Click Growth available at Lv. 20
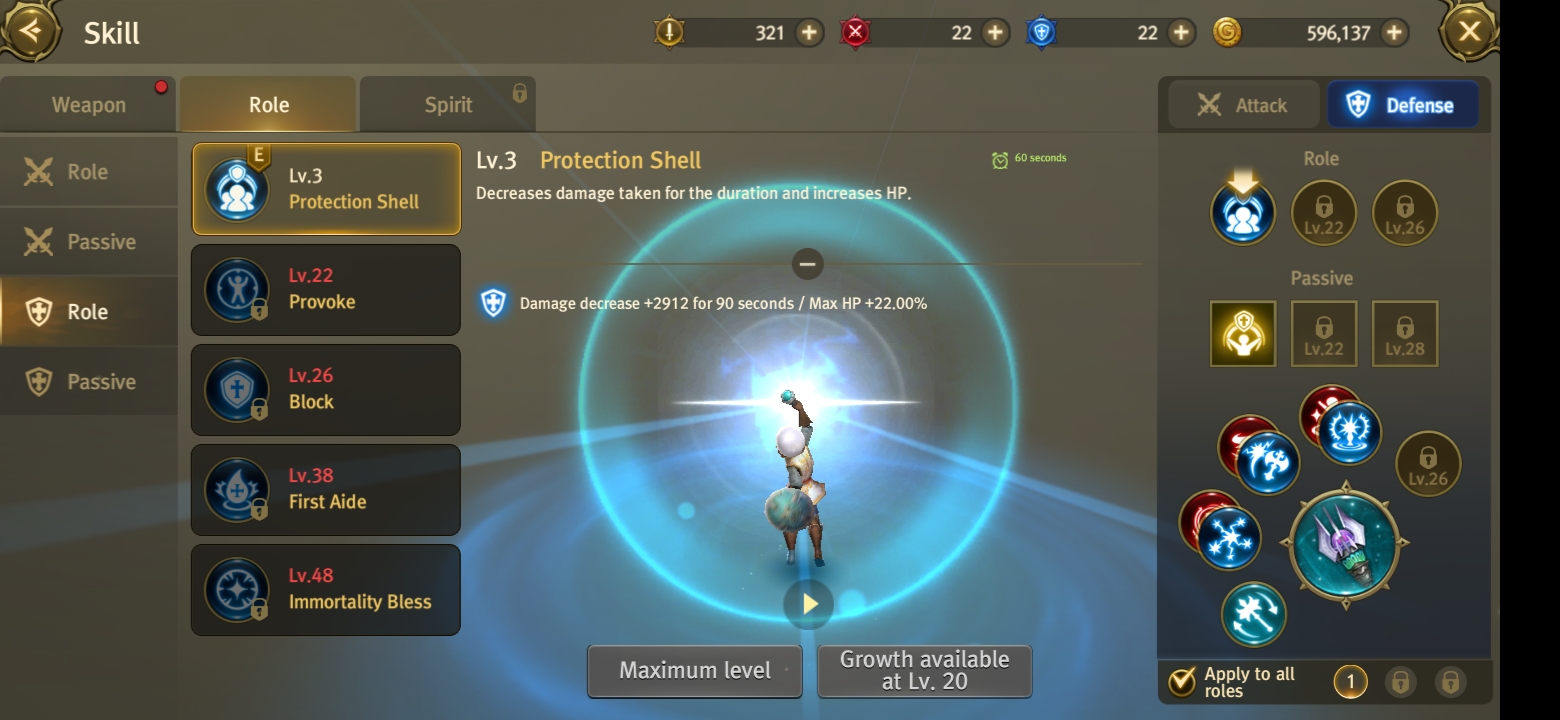The height and width of the screenshot is (720, 1560). click(924, 670)
